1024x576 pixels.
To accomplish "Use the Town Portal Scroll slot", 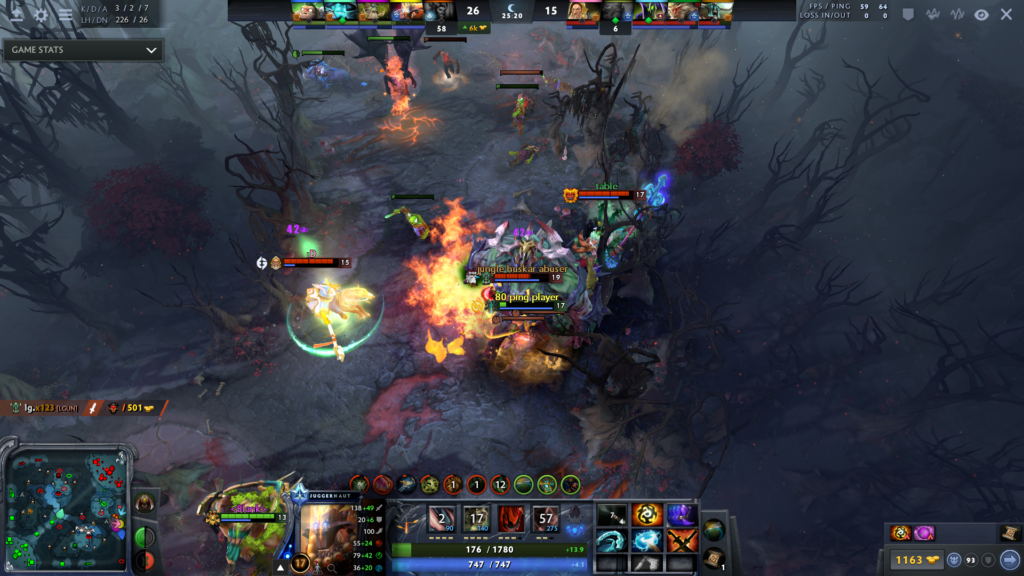I will [714, 556].
